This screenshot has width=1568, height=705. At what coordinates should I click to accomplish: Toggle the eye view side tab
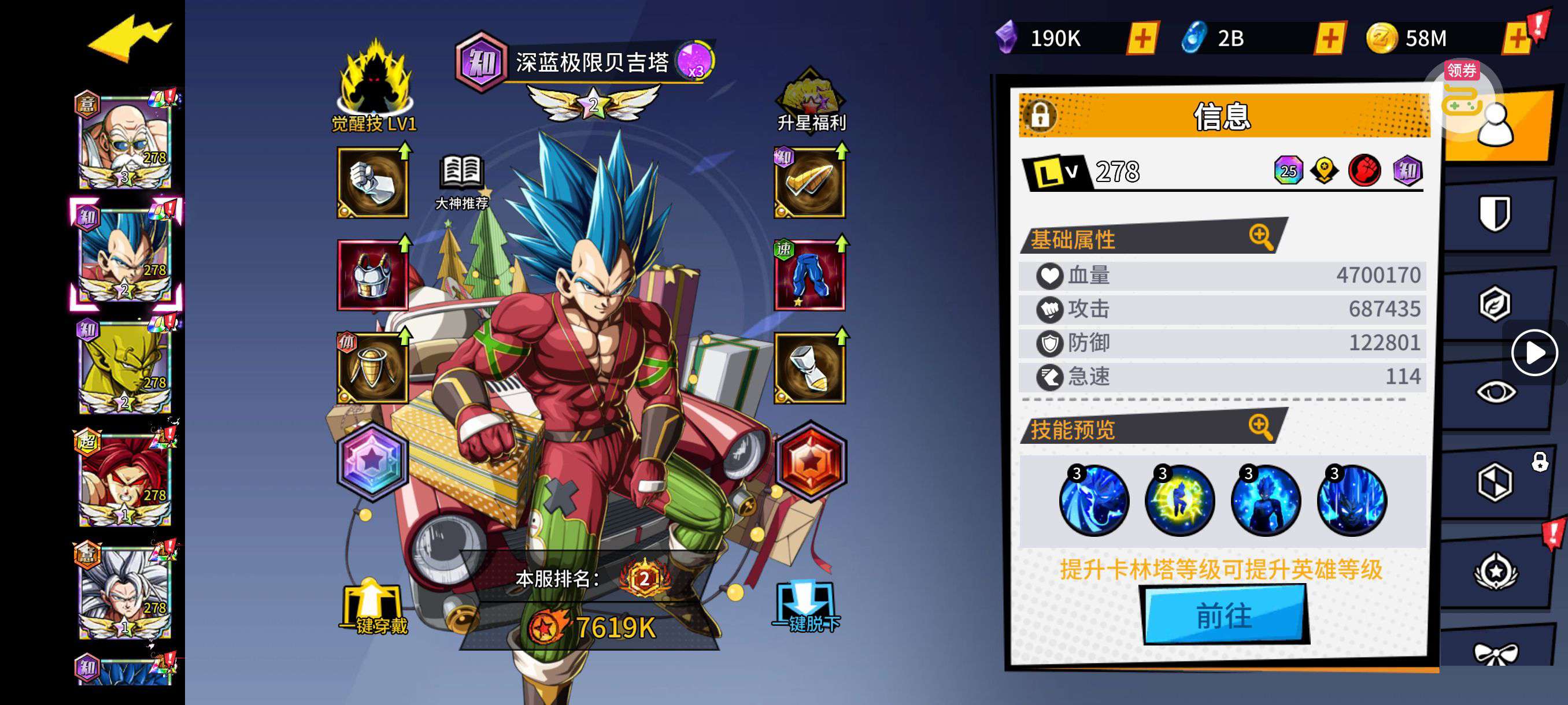coord(1496,392)
